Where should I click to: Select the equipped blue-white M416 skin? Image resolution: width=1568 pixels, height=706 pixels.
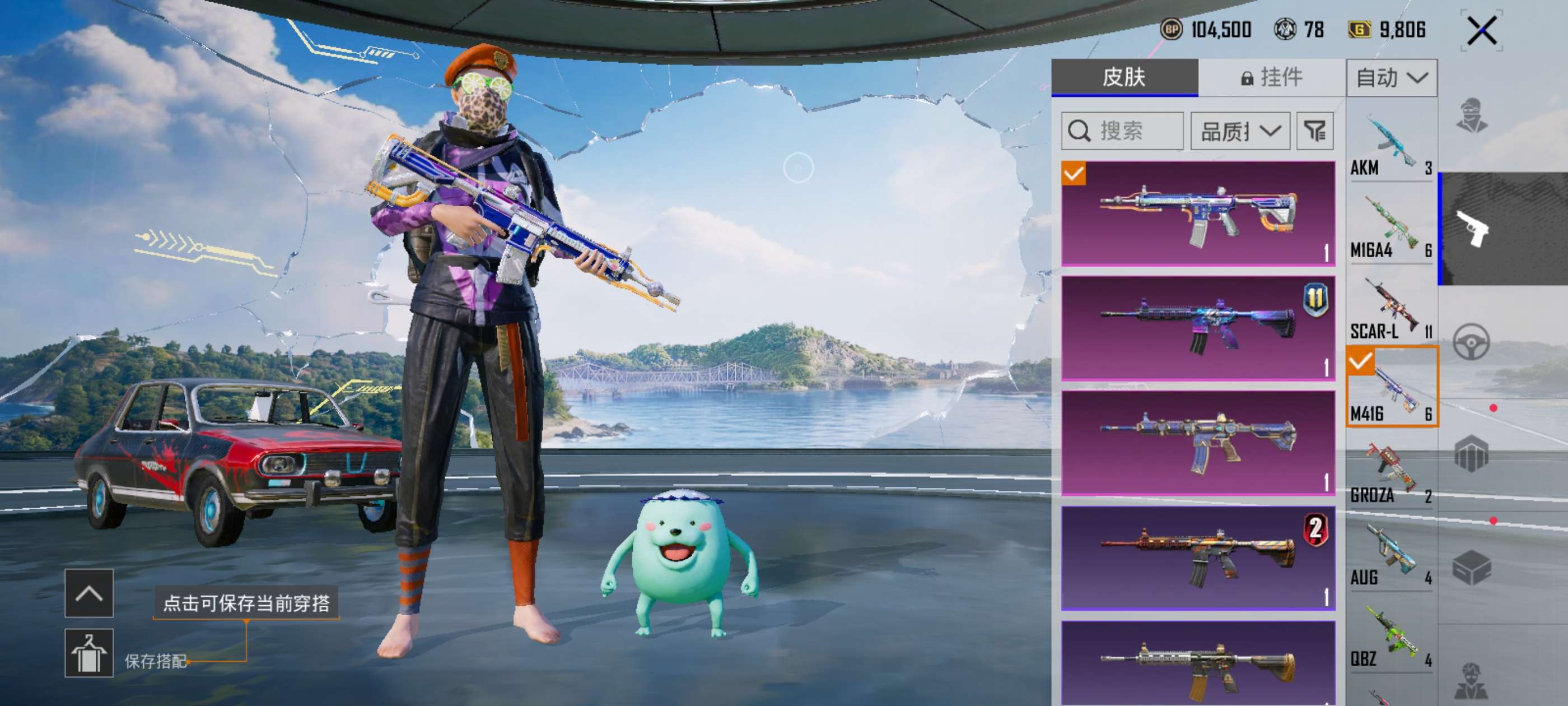1198,213
